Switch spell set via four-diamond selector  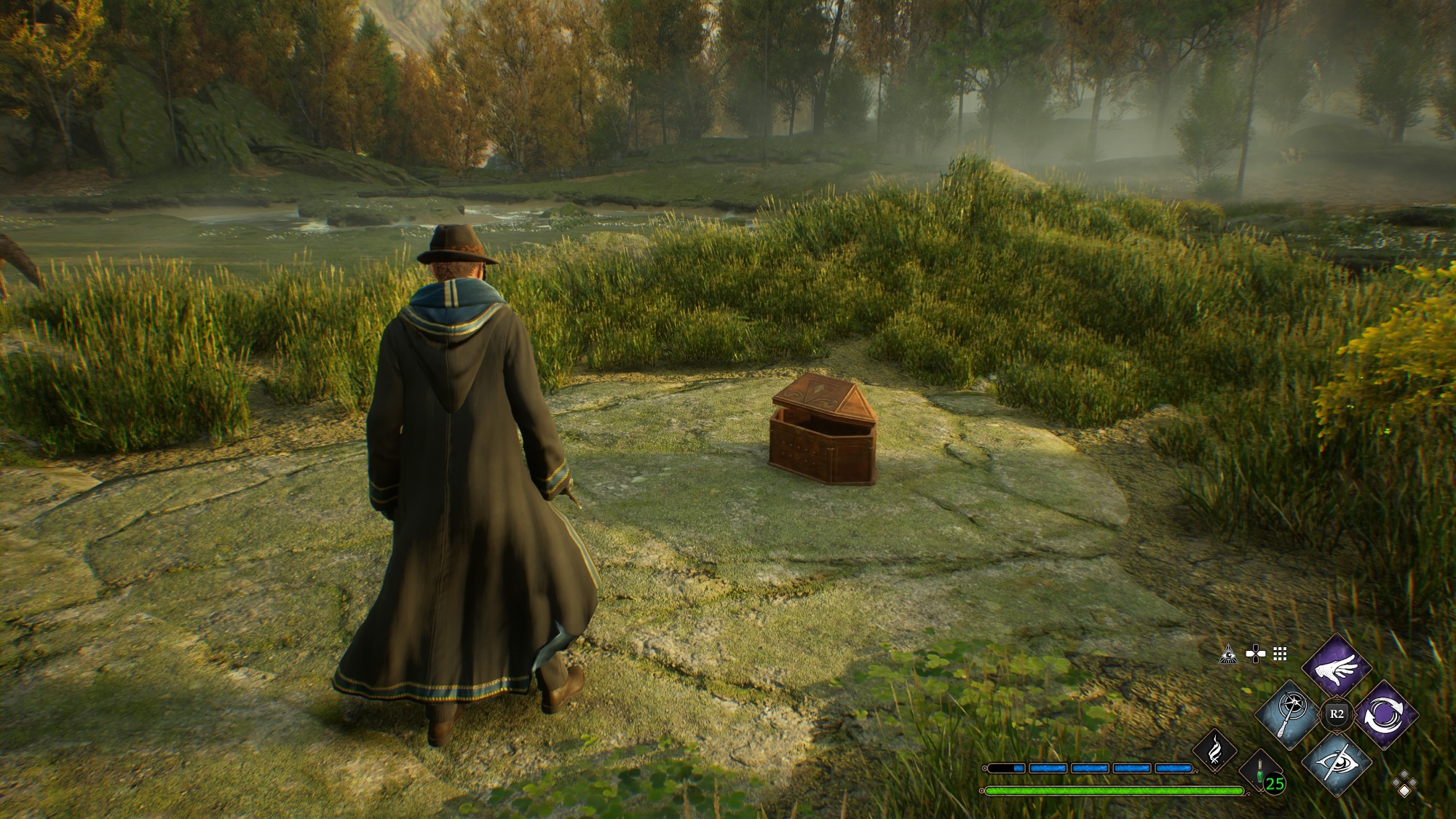pos(1404,786)
